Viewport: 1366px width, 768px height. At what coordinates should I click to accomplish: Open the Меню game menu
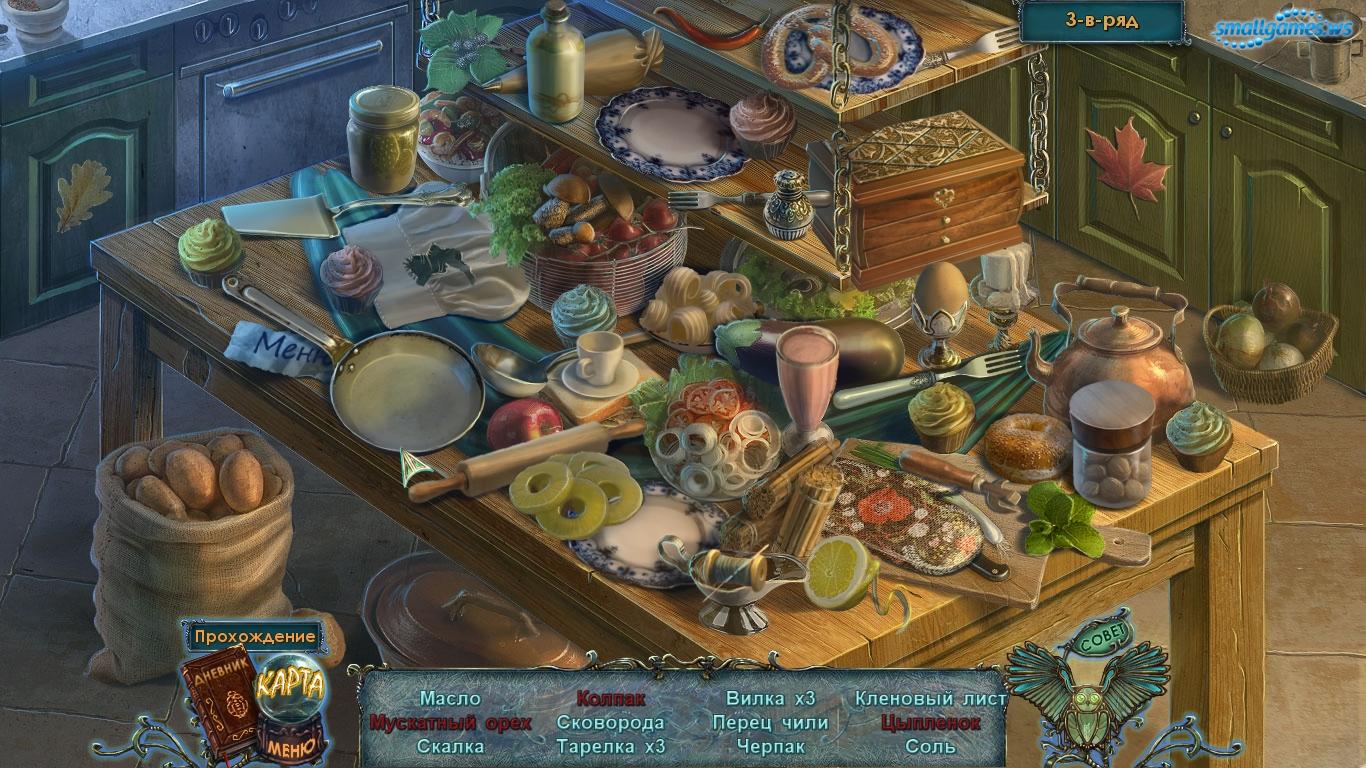coord(290,744)
